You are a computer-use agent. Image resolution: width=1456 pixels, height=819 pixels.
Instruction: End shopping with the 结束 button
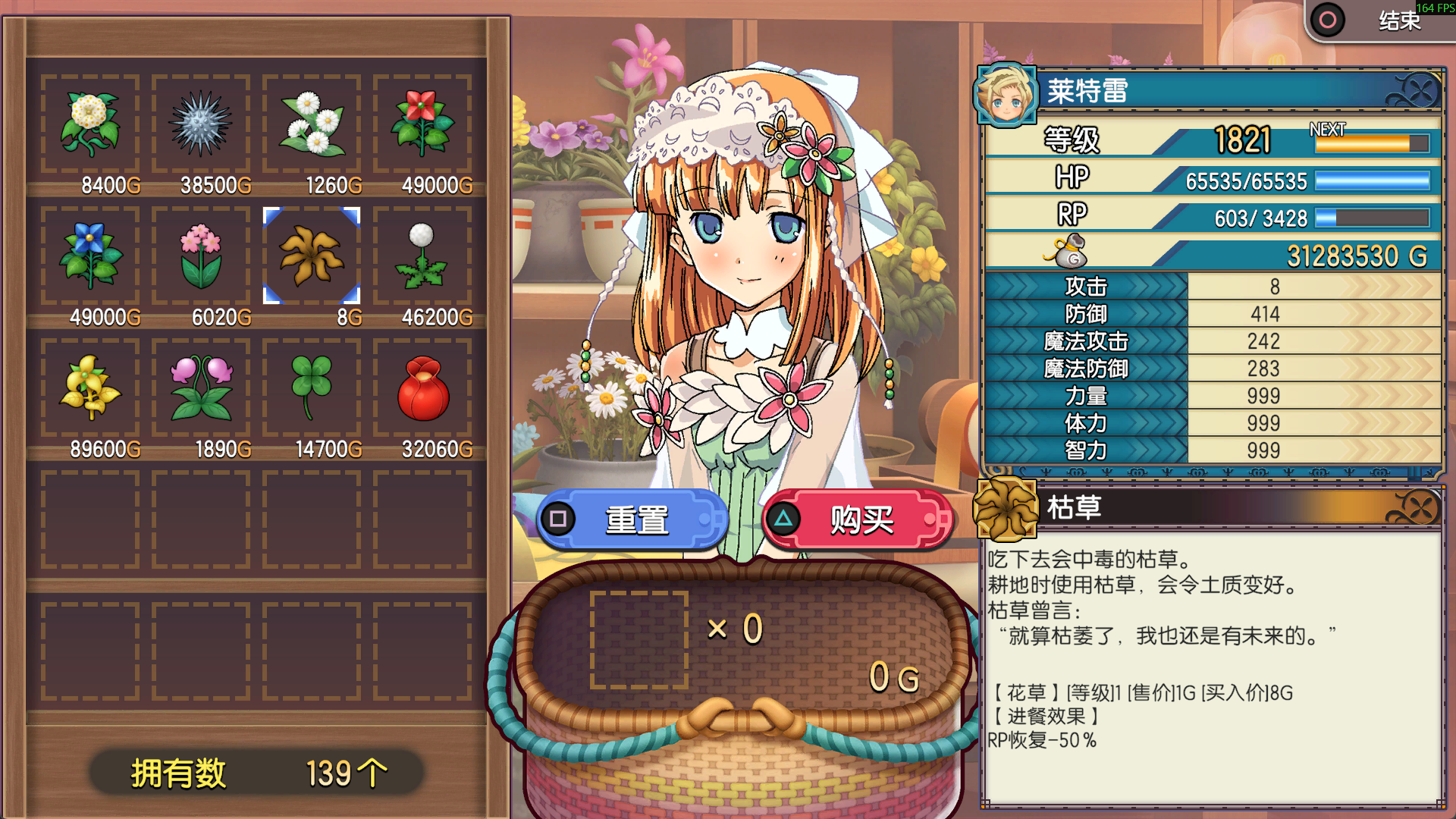[x=1379, y=20]
